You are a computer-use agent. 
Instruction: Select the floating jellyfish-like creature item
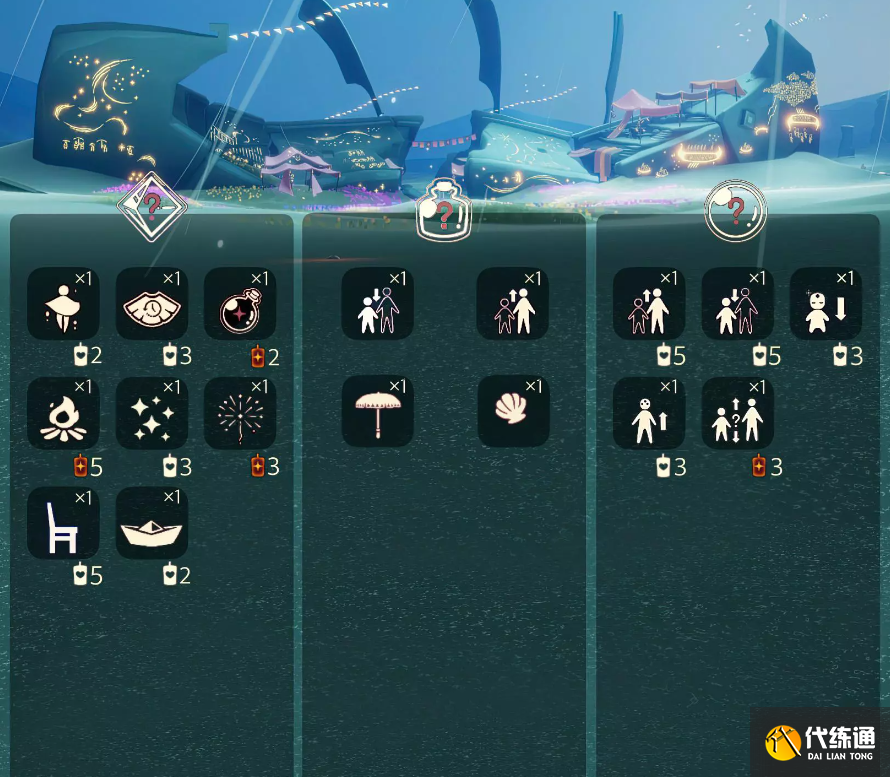(63, 304)
